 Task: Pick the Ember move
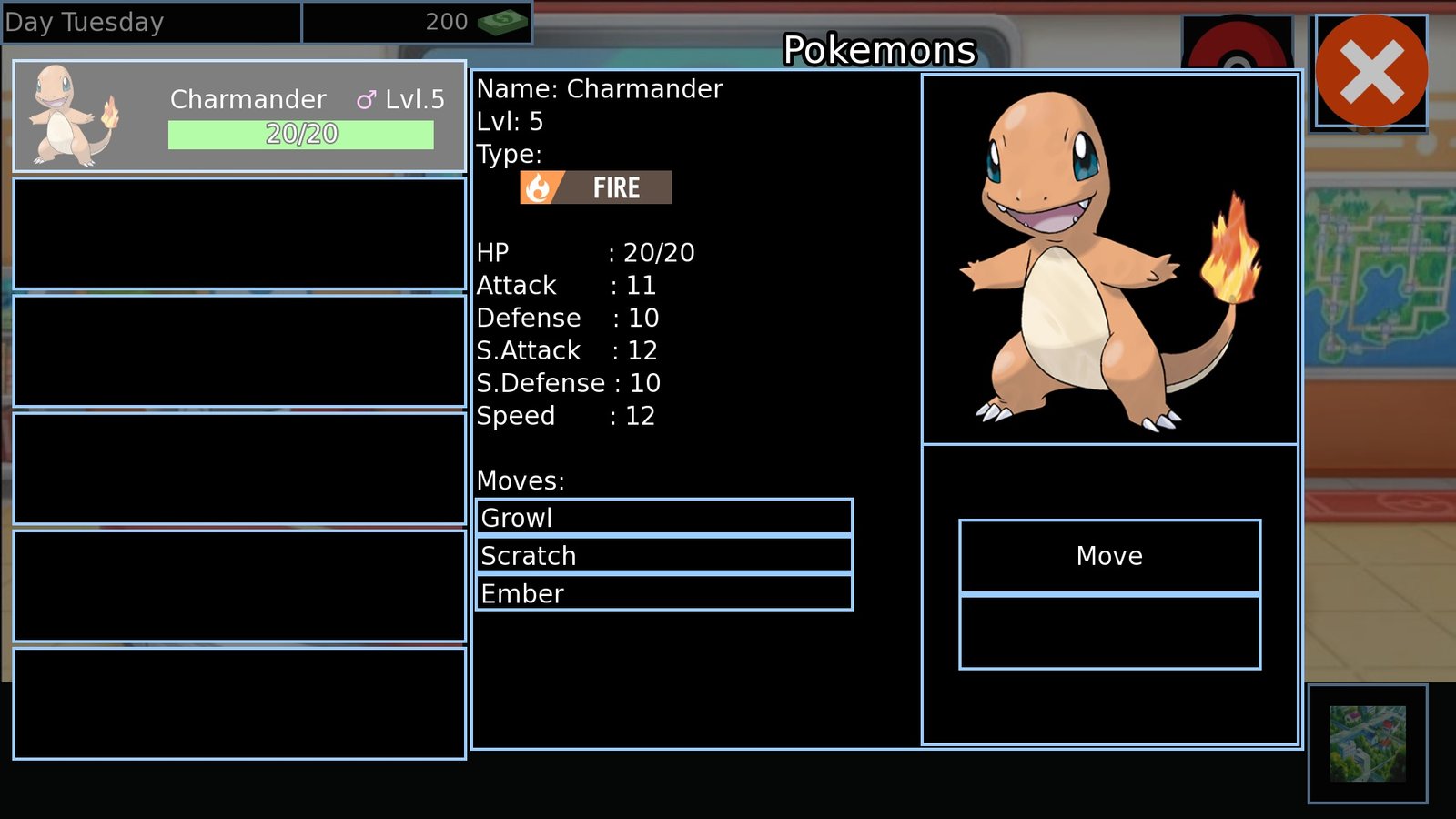point(664,593)
